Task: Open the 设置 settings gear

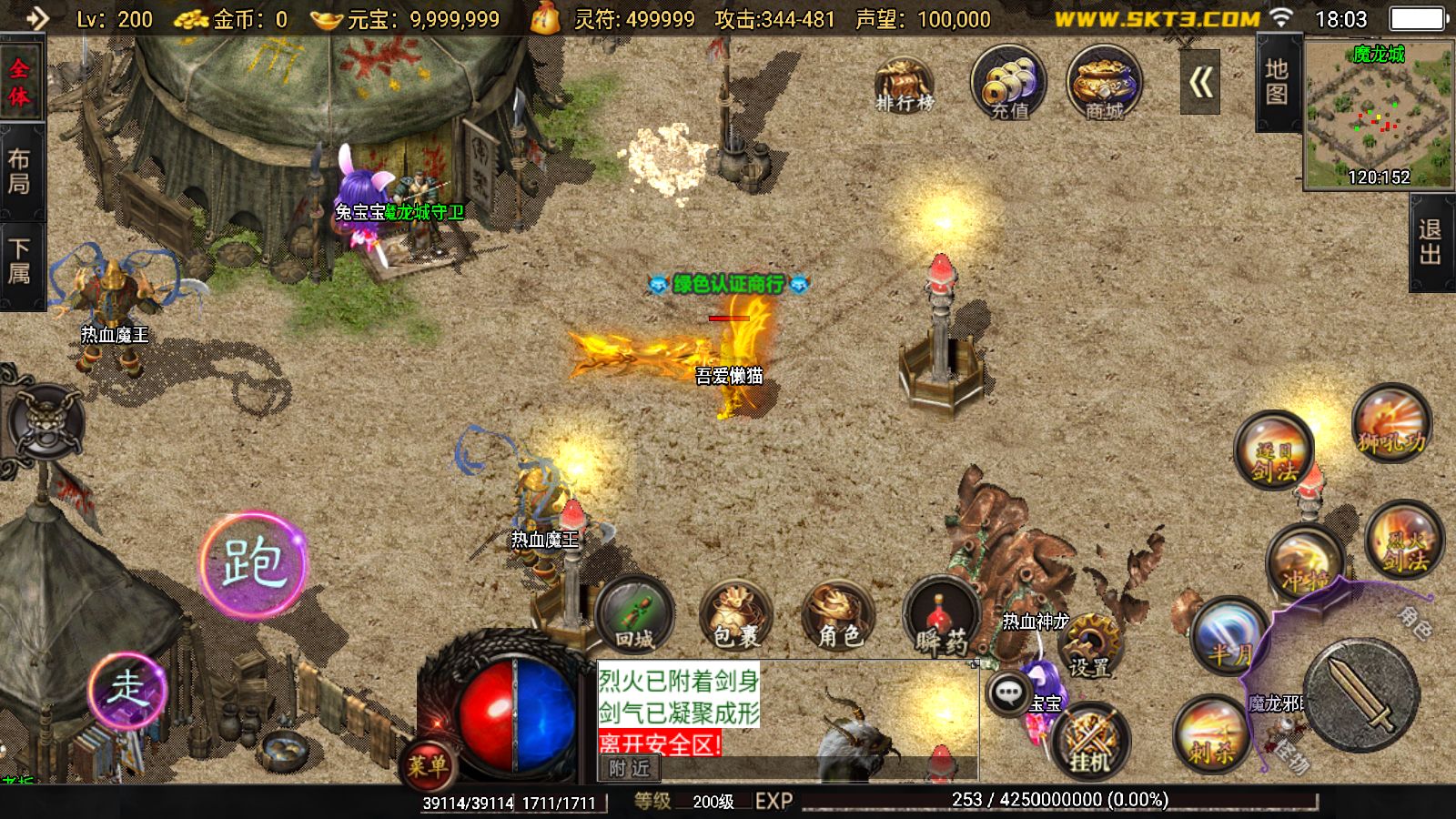Action: 1090,644
